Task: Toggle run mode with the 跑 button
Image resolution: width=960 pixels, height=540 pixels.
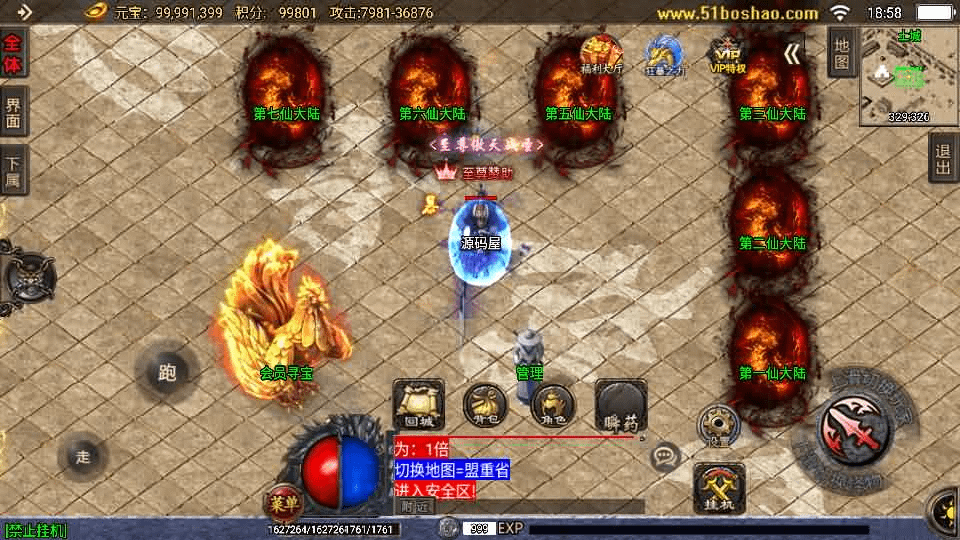Action: point(167,373)
